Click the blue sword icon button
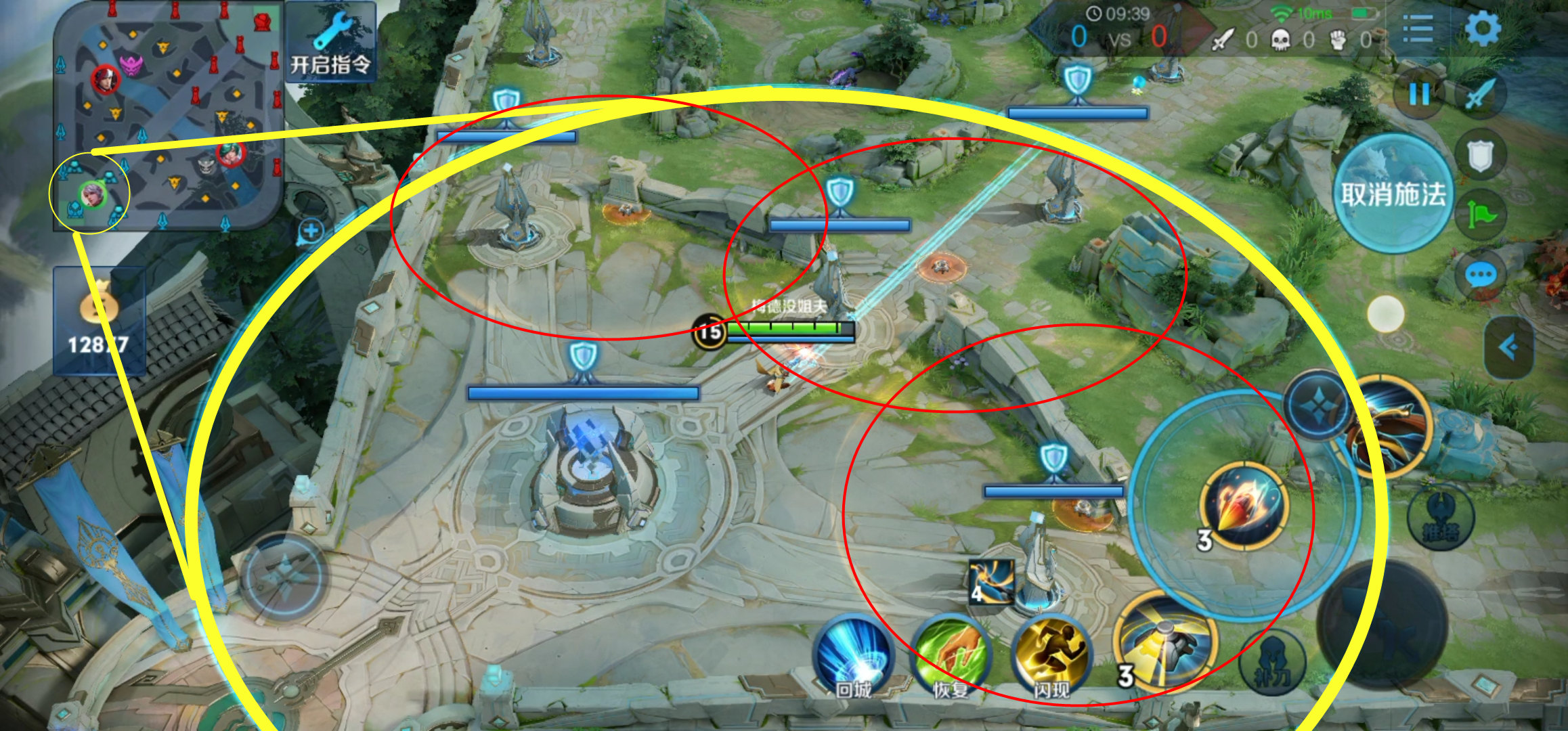Viewport: 1568px width, 731px height. (x=1481, y=94)
